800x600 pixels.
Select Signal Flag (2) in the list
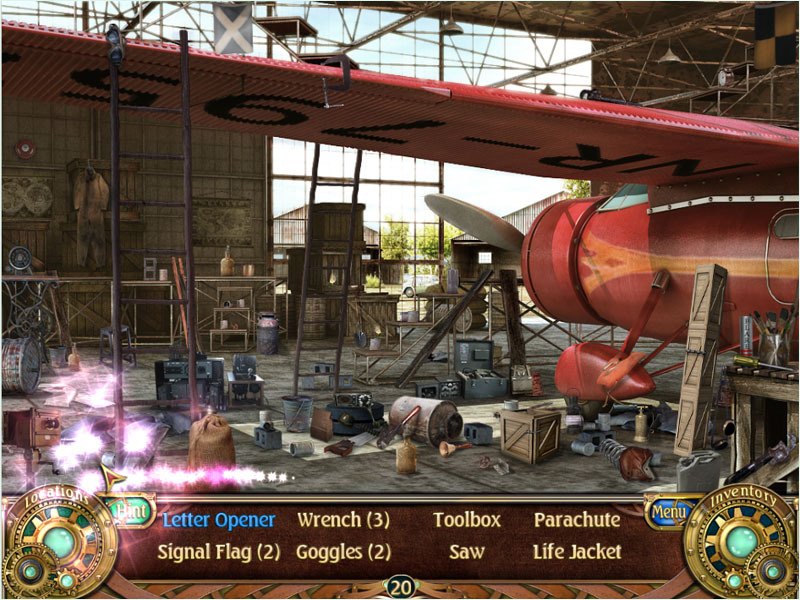click(x=218, y=552)
